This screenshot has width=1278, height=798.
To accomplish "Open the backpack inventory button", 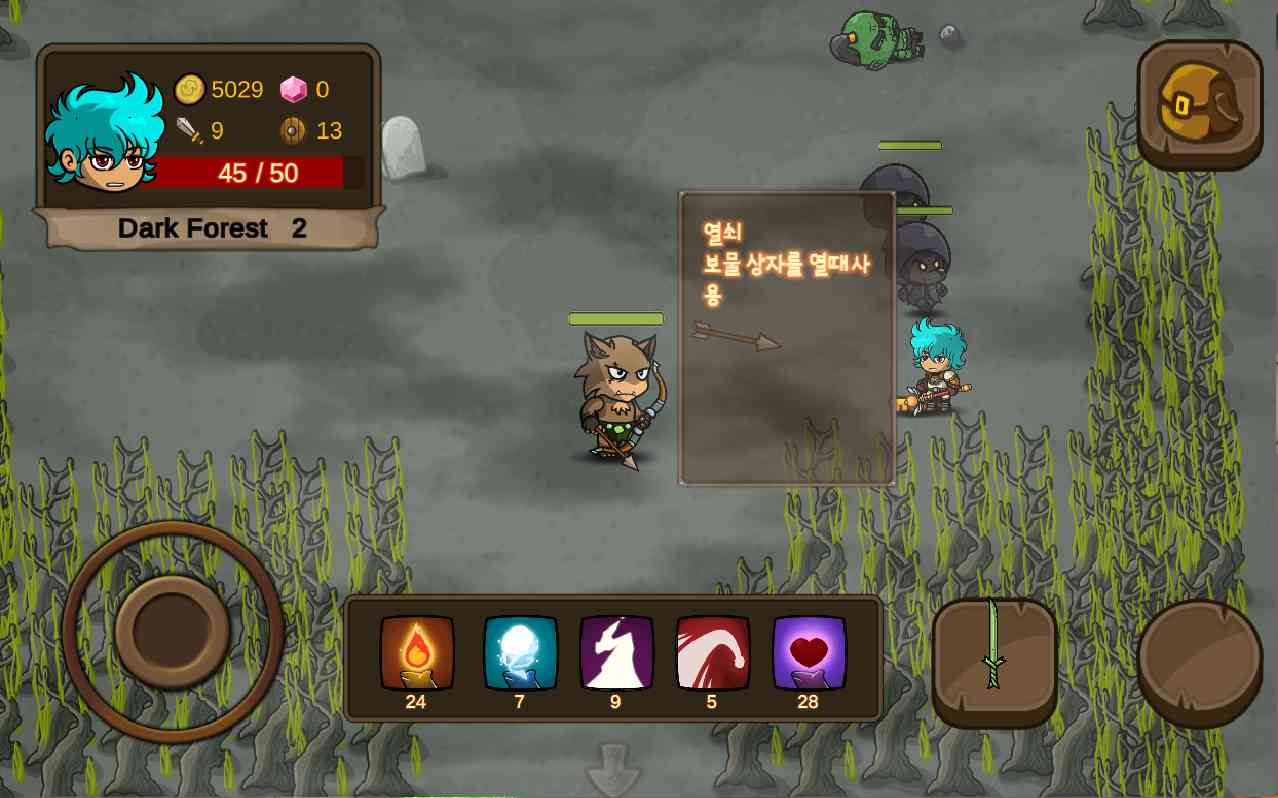I will pos(1199,104).
